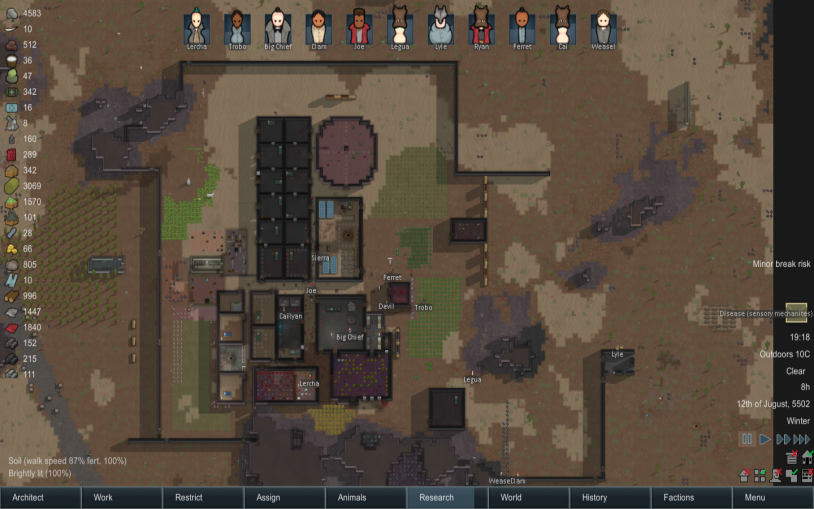Select colonist Lercha's portrait

pyautogui.click(x=197, y=27)
